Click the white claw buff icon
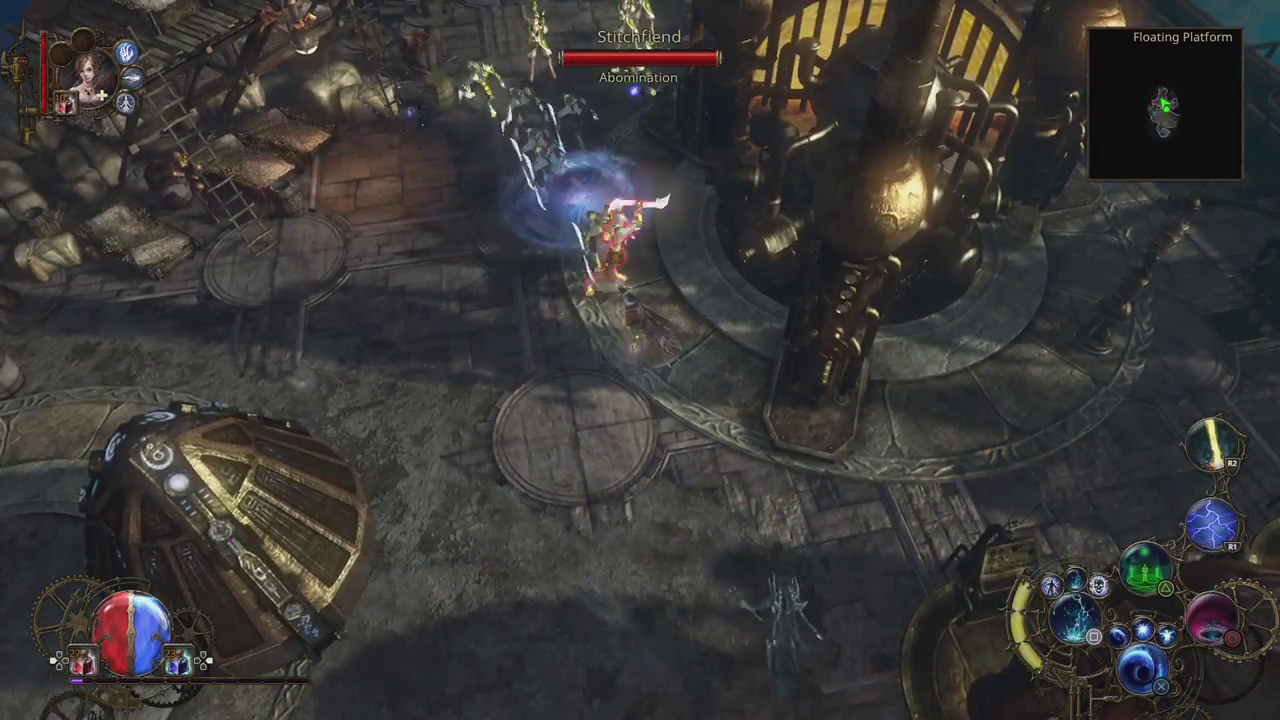This screenshot has height=720, width=1280. pyautogui.click(x=126, y=51)
